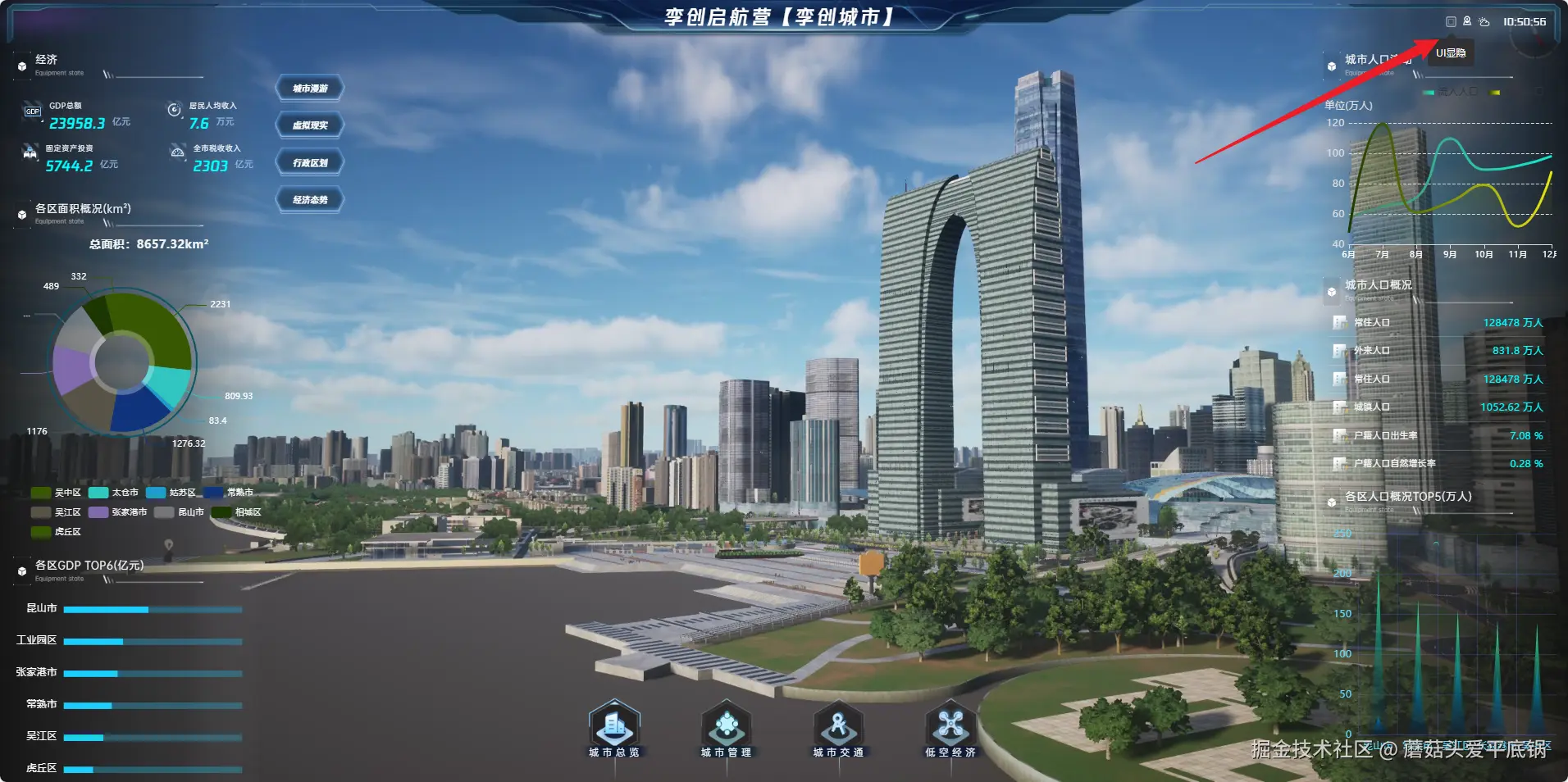1568x782 pixels.
Task: Show the 低空经济 section
Action: [950, 728]
